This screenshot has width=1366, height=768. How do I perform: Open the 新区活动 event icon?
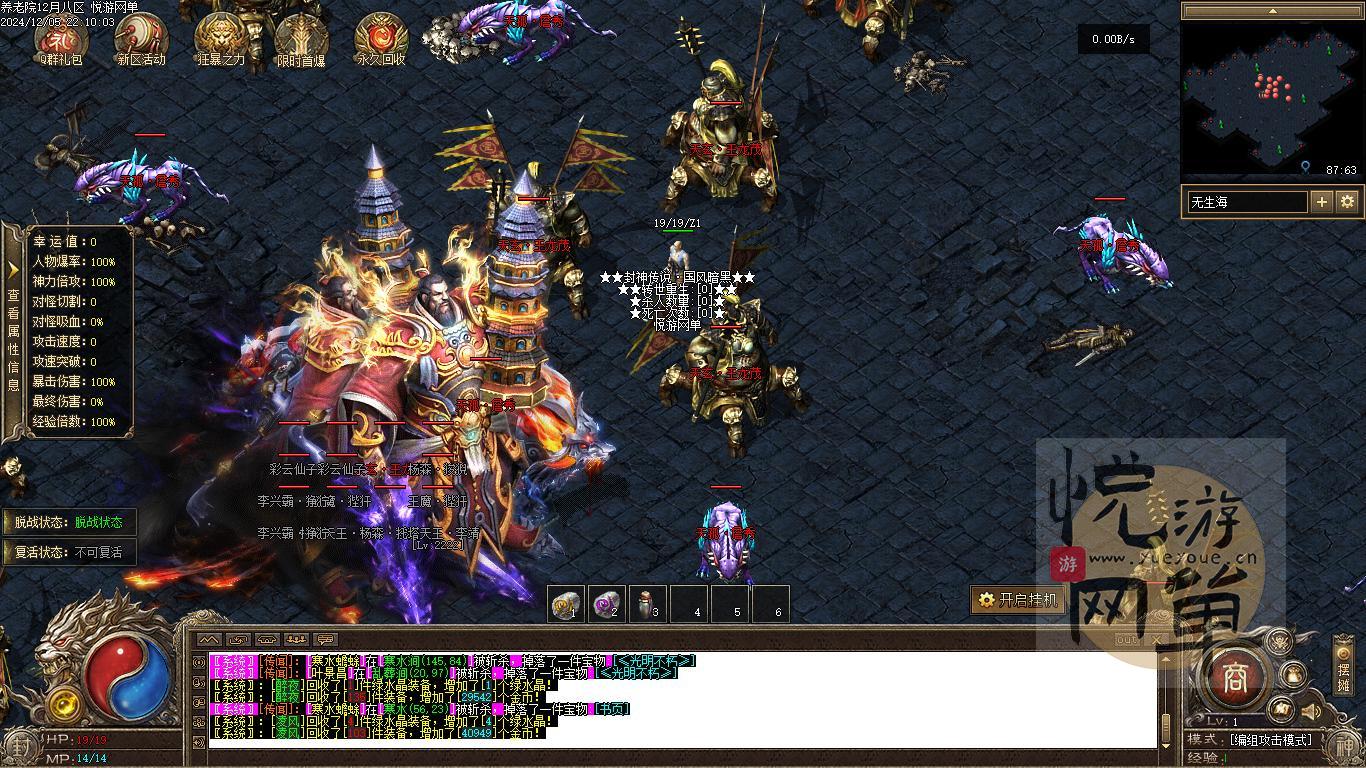[x=141, y=37]
